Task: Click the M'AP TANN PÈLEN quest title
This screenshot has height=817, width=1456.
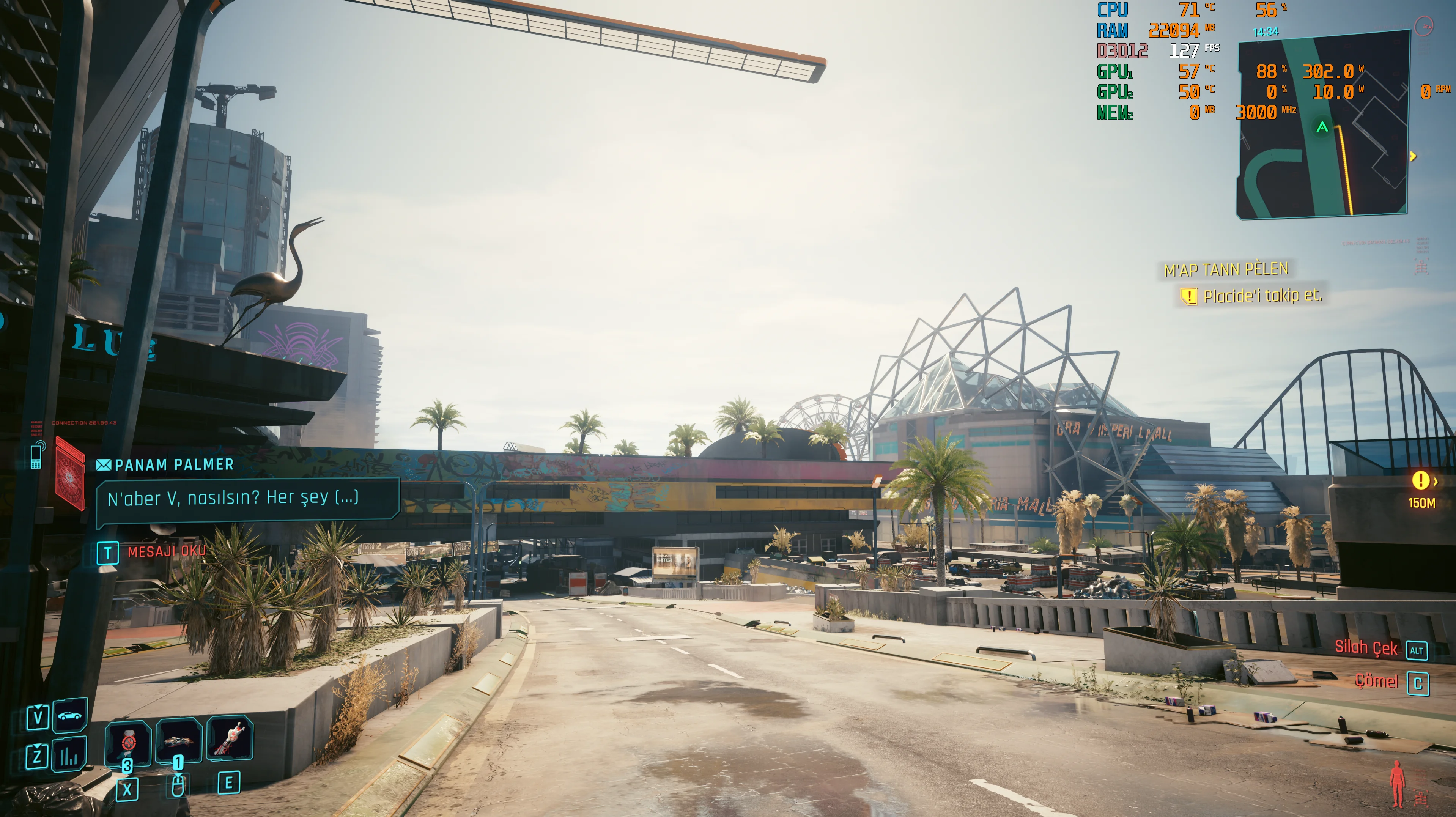Action: tap(1226, 270)
